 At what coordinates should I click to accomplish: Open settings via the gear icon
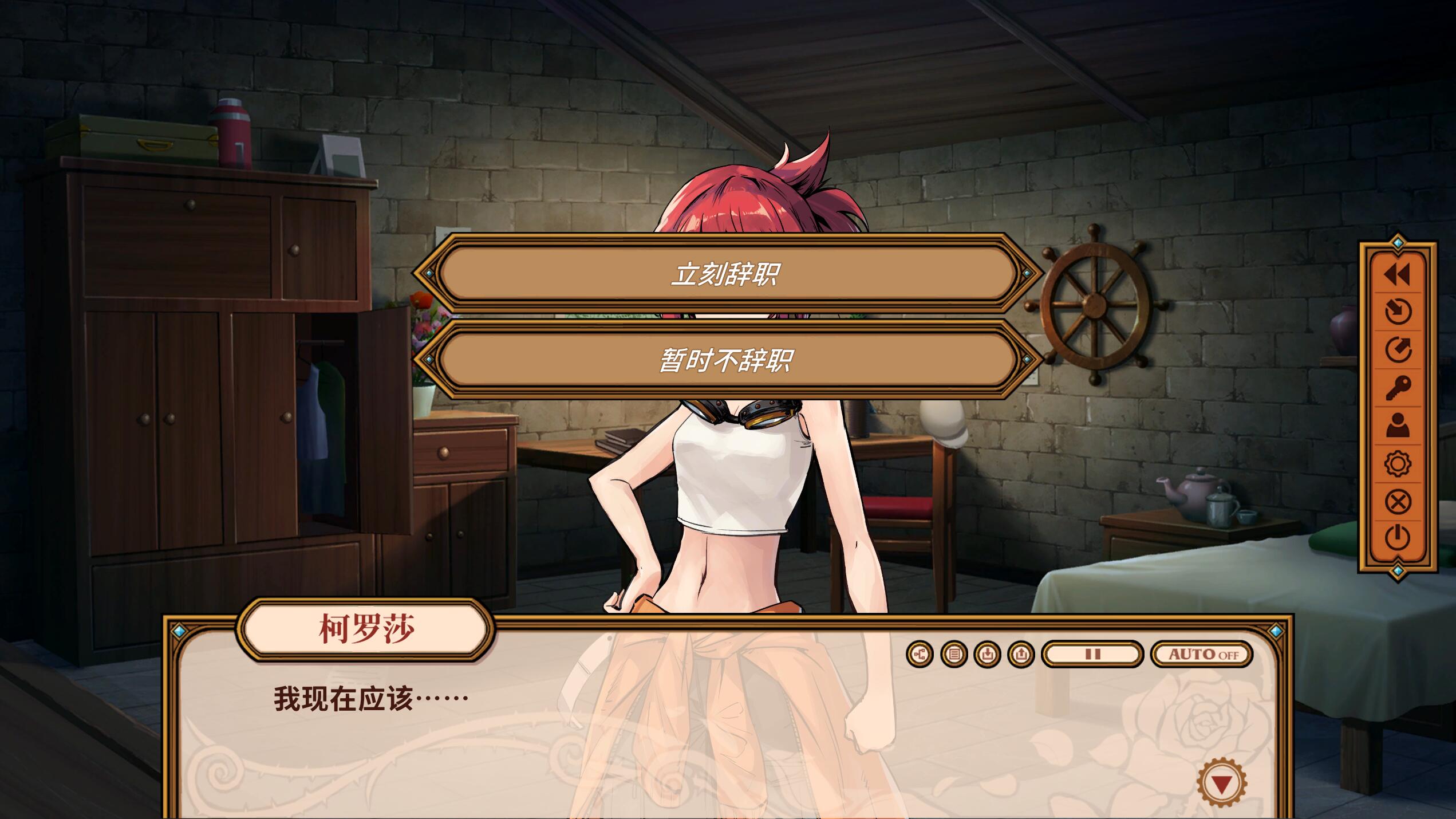pos(1397,463)
